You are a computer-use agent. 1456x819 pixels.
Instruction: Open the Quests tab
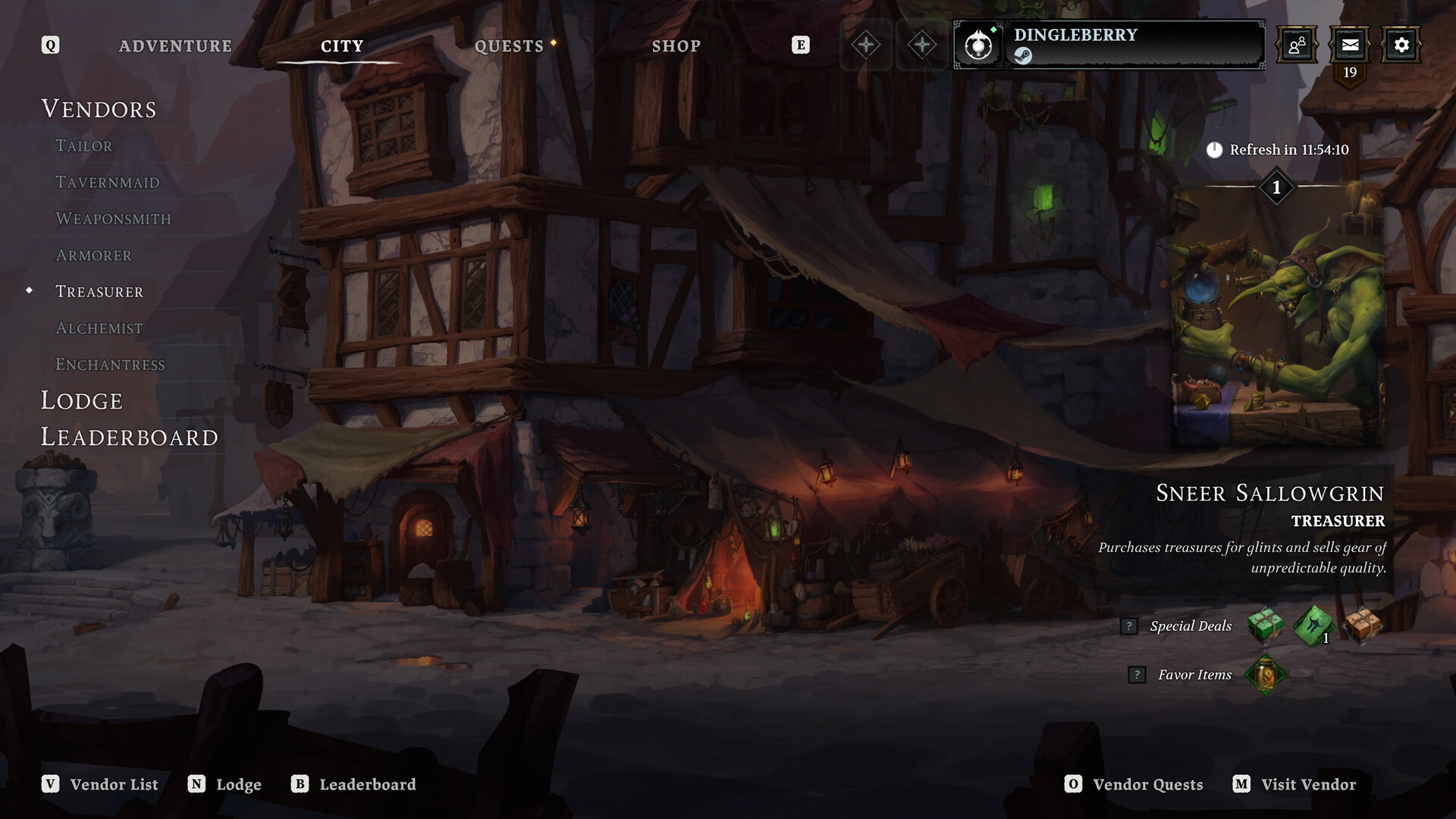(509, 46)
